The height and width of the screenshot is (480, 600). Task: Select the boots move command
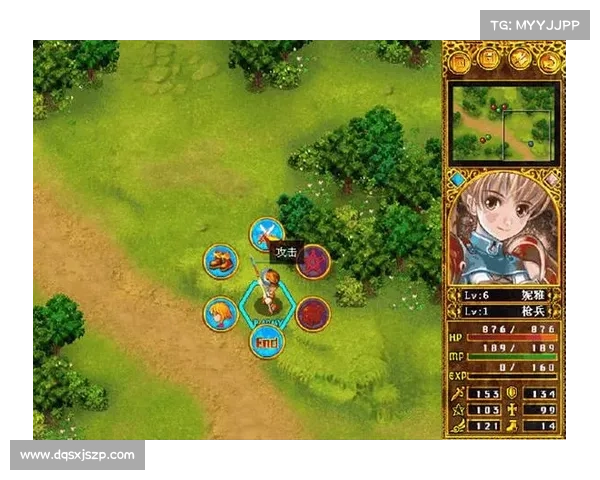[x=220, y=261]
